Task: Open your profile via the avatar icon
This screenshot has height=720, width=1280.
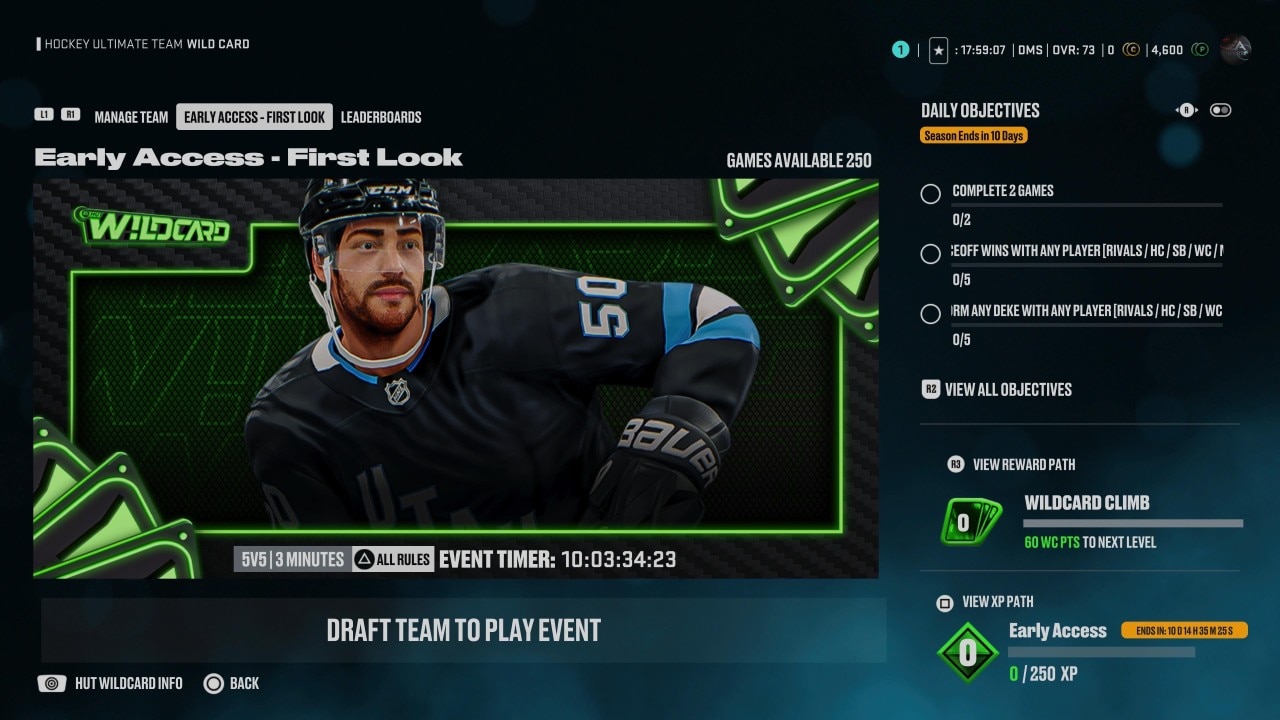Action: point(1236,49)
